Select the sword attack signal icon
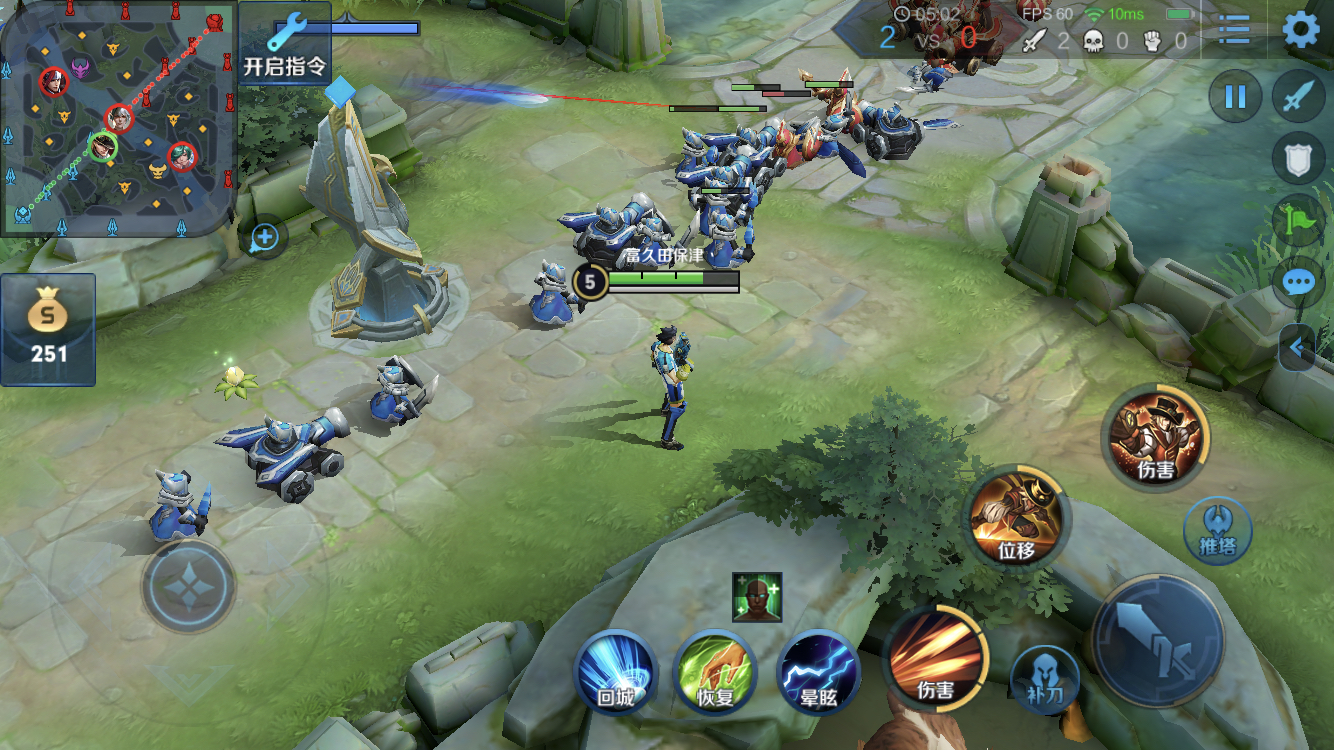Viewport: 1334px width, 750px height. [x=1298, y=97]
